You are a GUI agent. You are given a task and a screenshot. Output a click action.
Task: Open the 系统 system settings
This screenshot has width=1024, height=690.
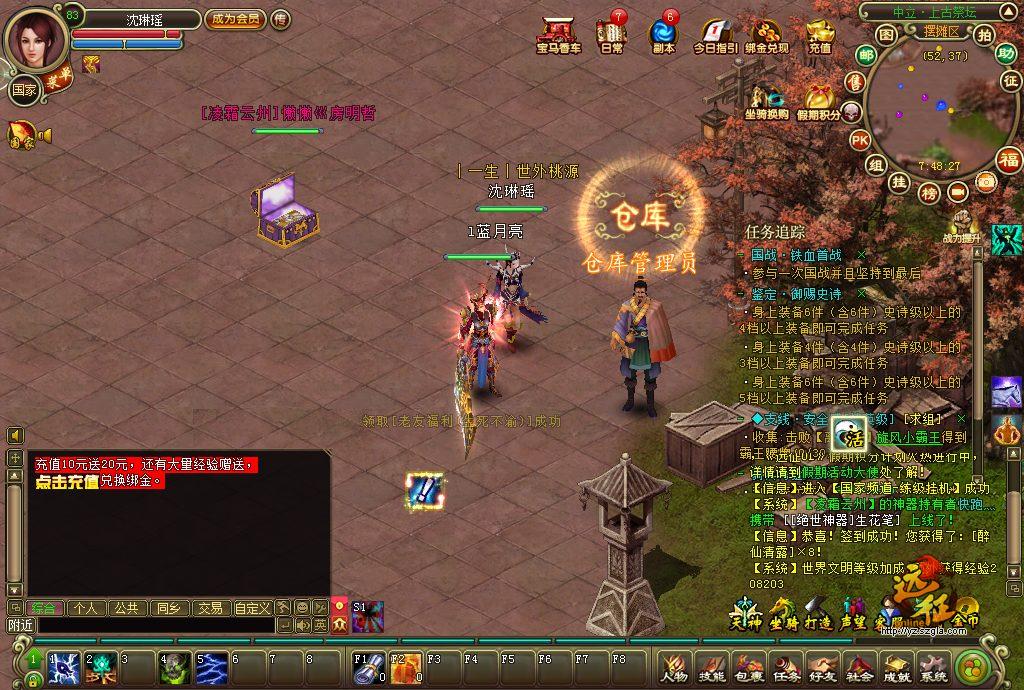tap(933, 666)
